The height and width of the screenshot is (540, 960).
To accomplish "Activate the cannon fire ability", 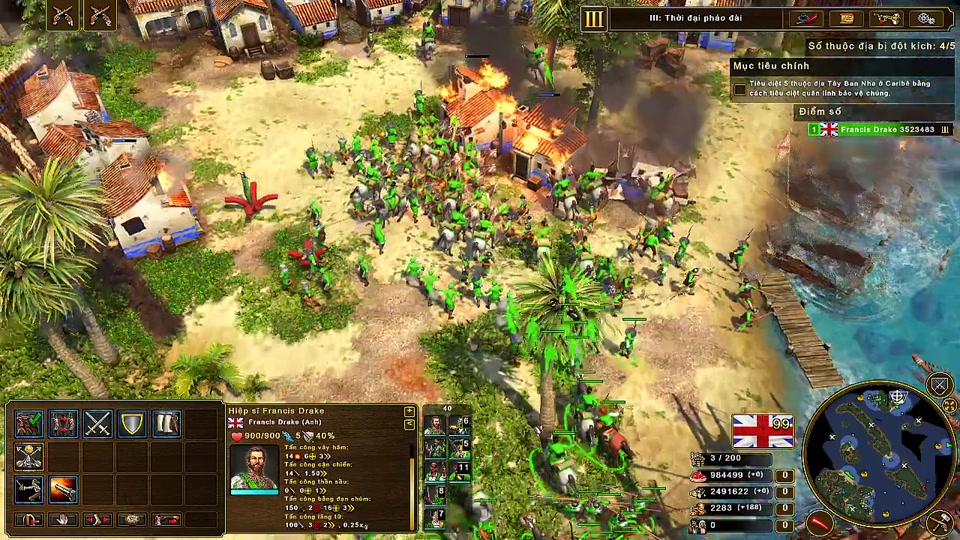I will tap(63, 490).
